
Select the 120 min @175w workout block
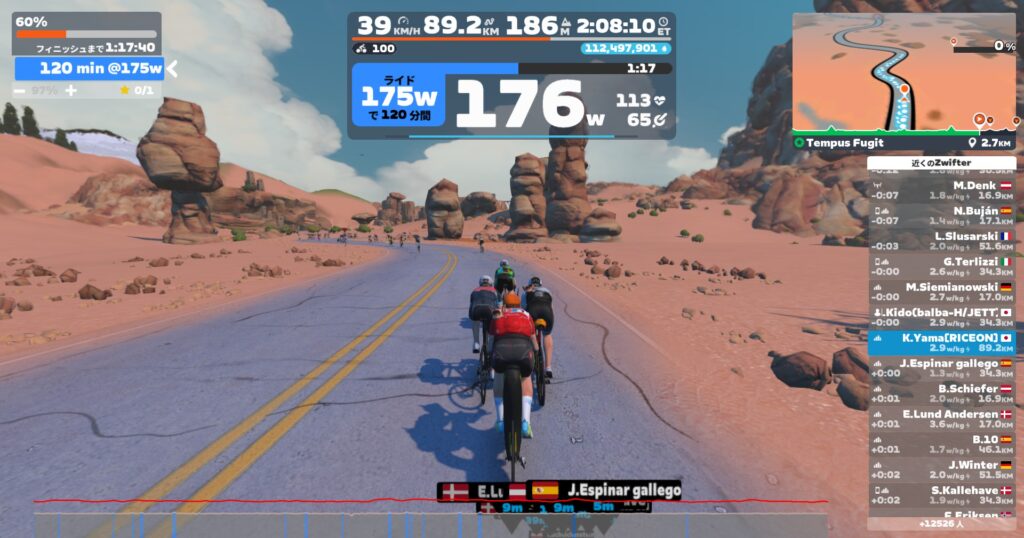coord(89,68)
